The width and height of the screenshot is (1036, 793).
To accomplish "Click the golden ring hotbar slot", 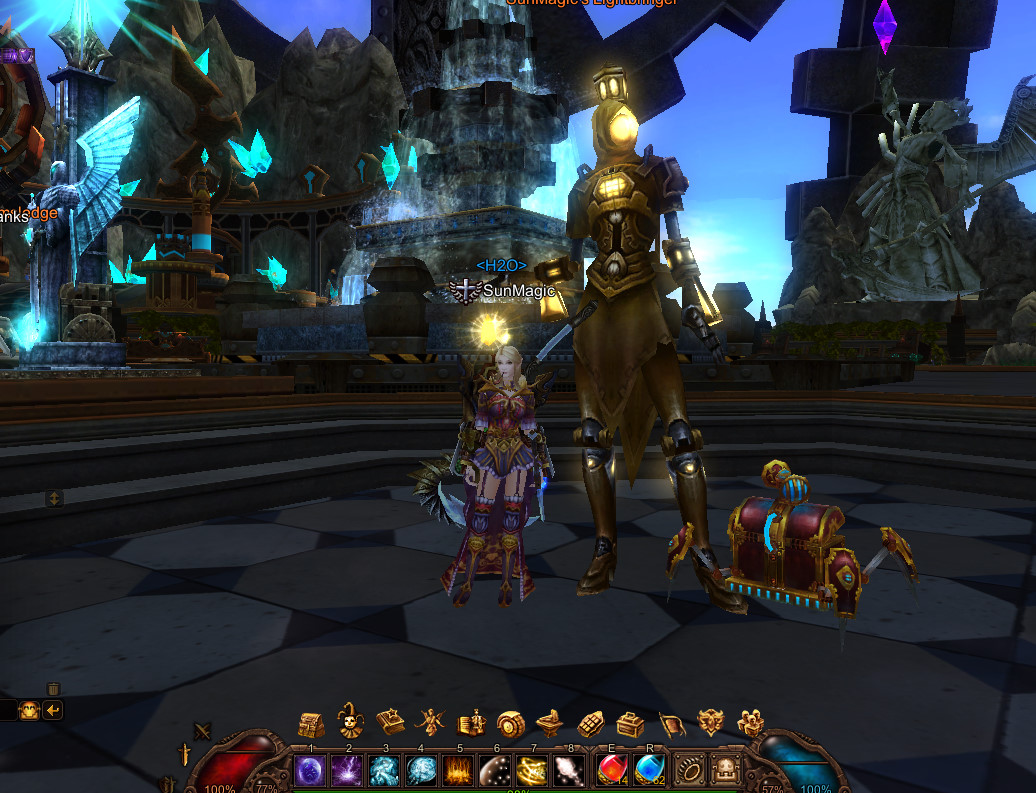I will (689, 770).
